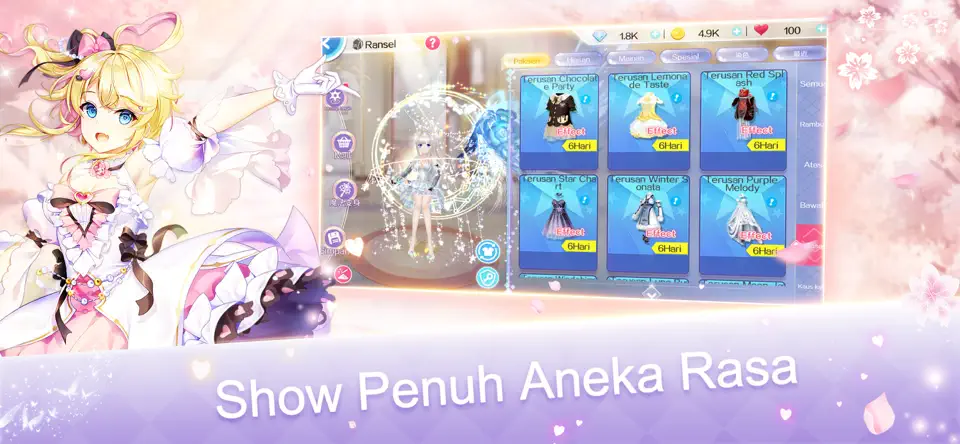
Task: Click the Simpan save button
Action: click(x=334, y=238)
